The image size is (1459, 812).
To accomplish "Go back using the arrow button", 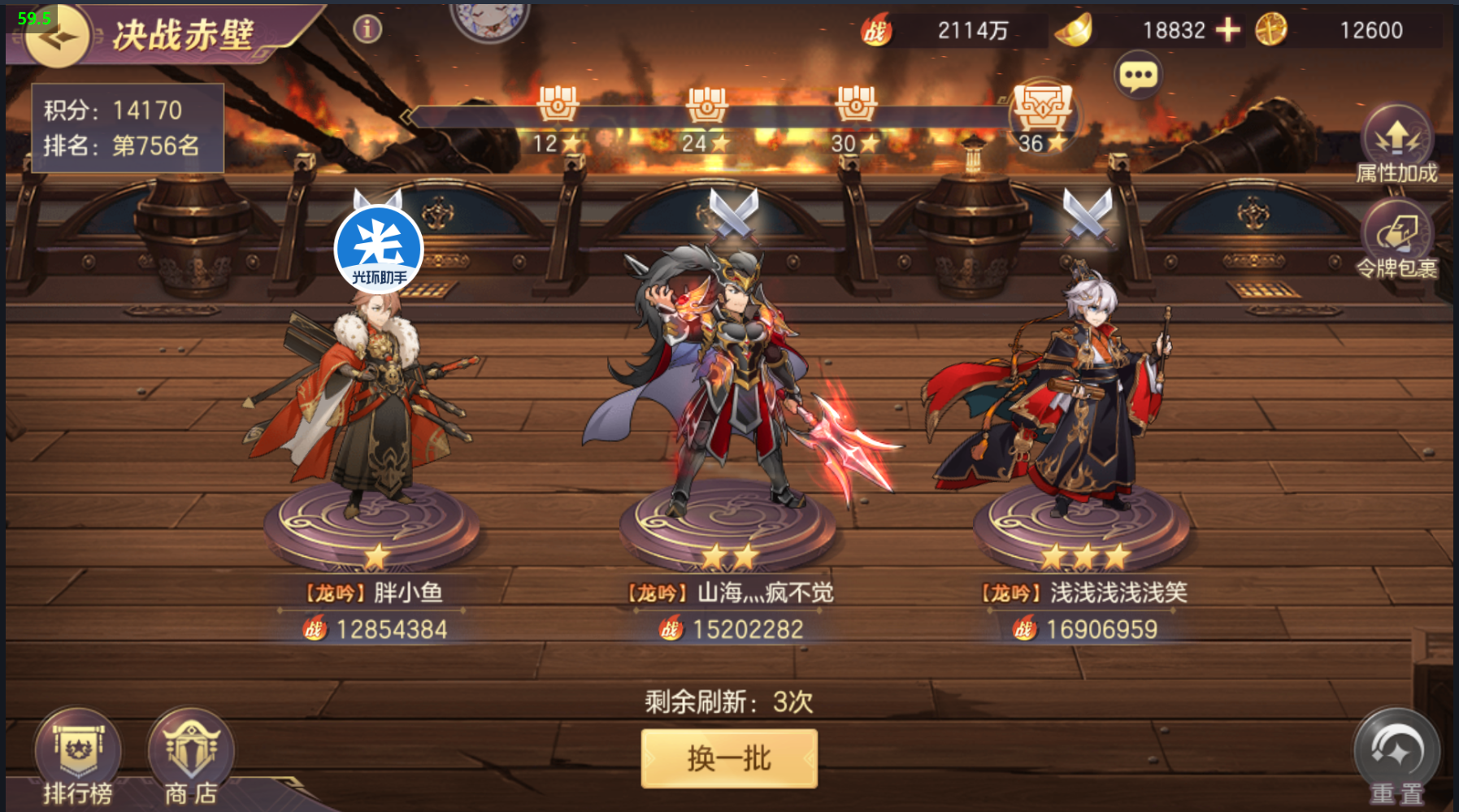I will click(55, 37).
